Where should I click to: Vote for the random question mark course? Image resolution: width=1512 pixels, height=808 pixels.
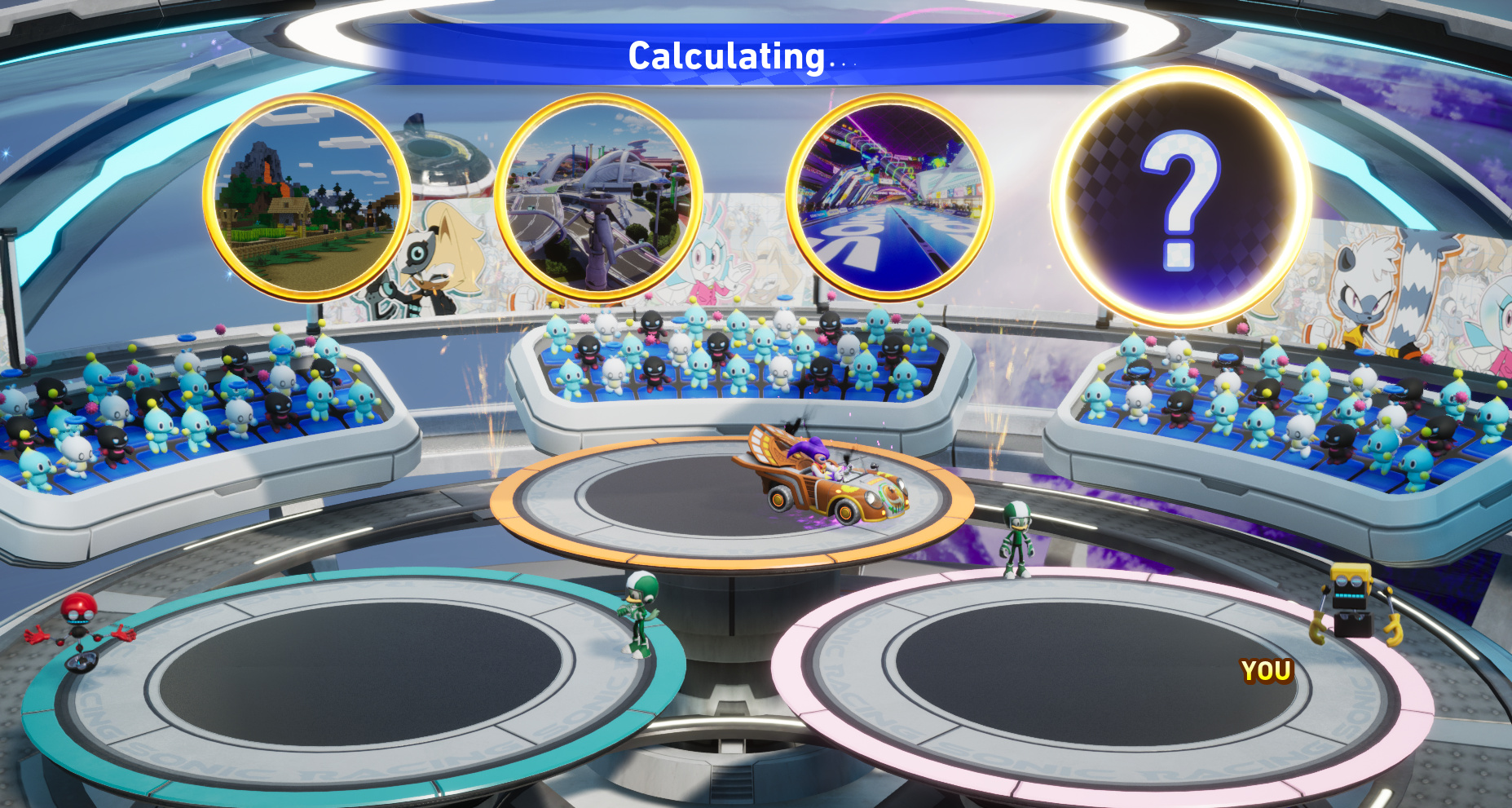click(1180, 198)
